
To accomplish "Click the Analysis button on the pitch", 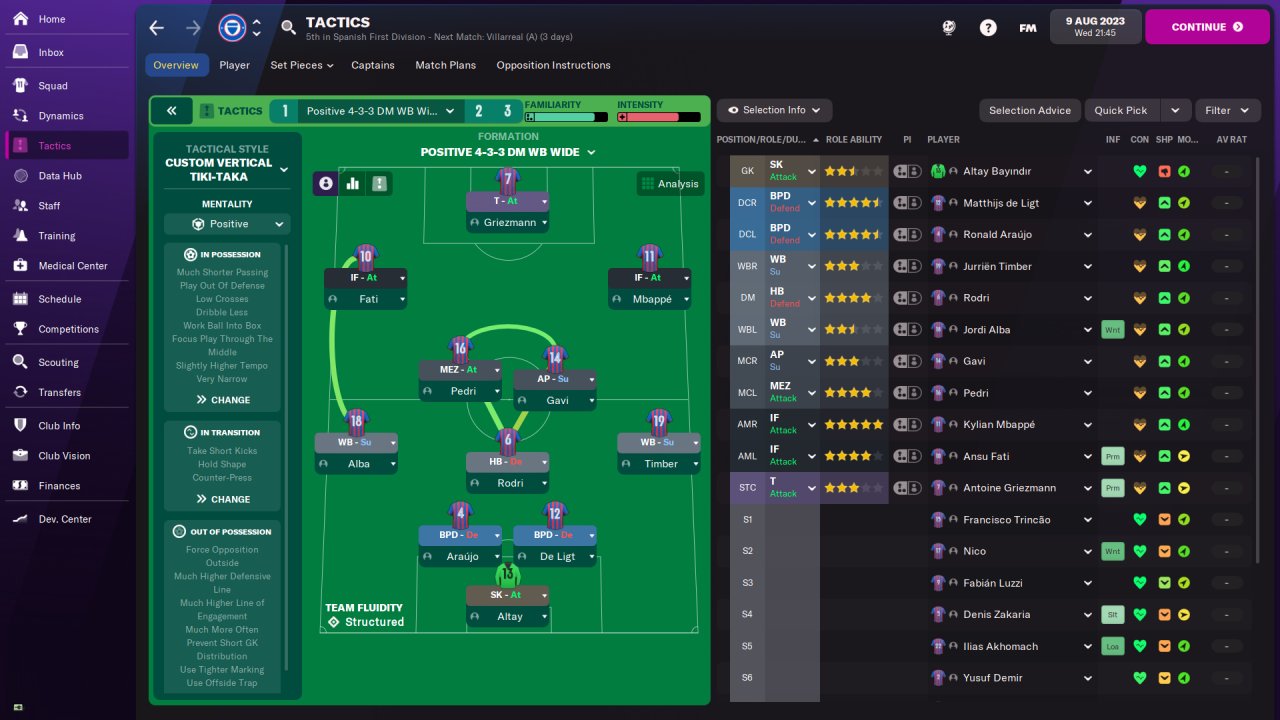I will (x=670, y=183).
